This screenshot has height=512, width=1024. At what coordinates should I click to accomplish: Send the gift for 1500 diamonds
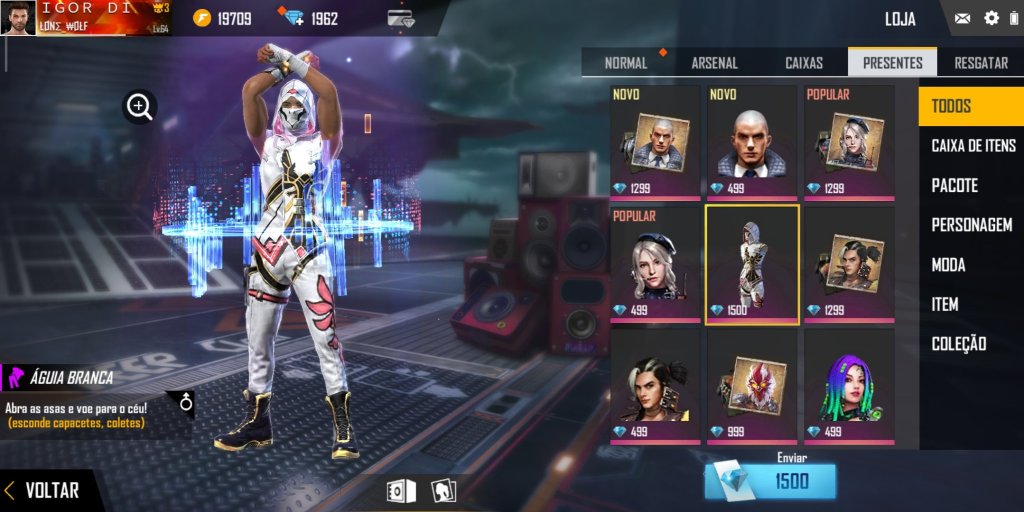(769, 482)
